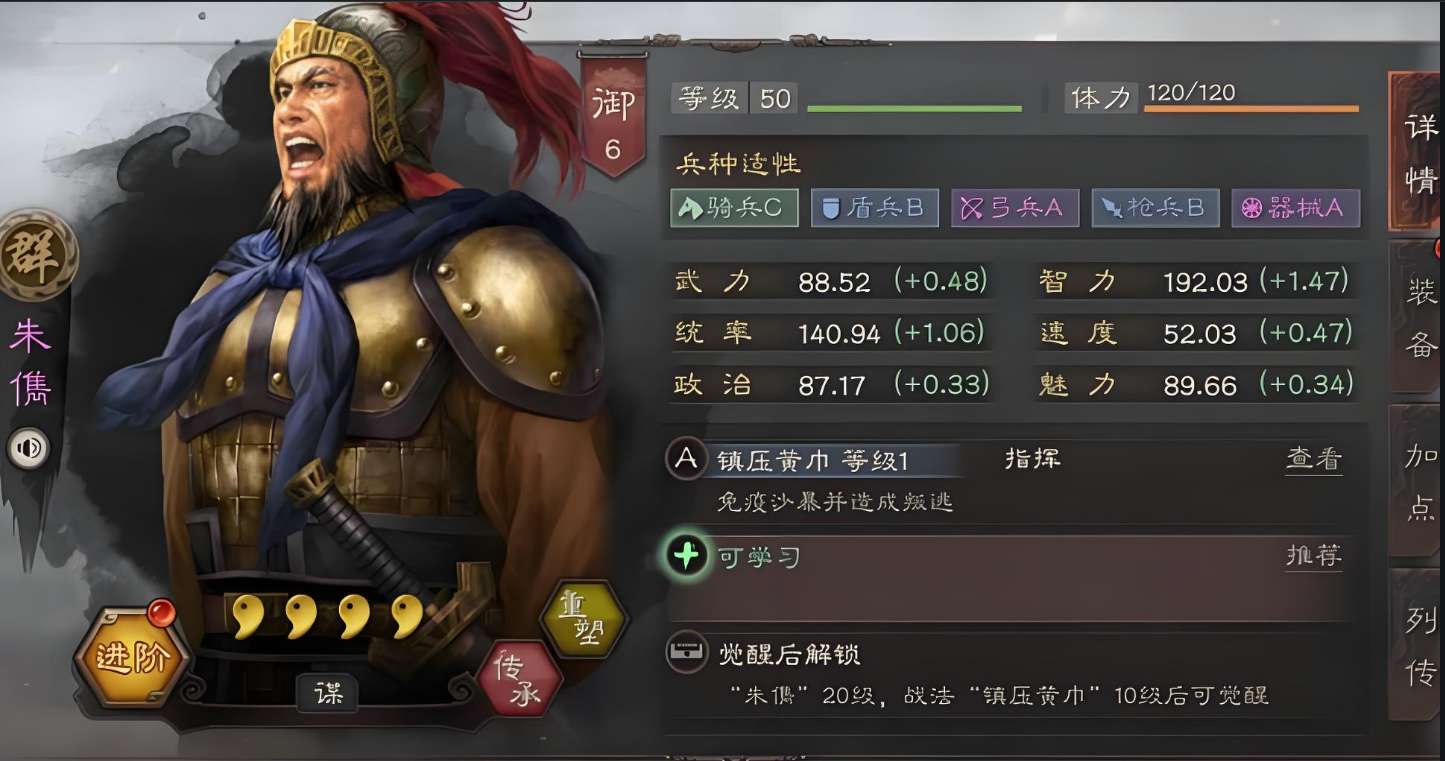Open 推荐 recommended skills

(x=1312, y=556)
